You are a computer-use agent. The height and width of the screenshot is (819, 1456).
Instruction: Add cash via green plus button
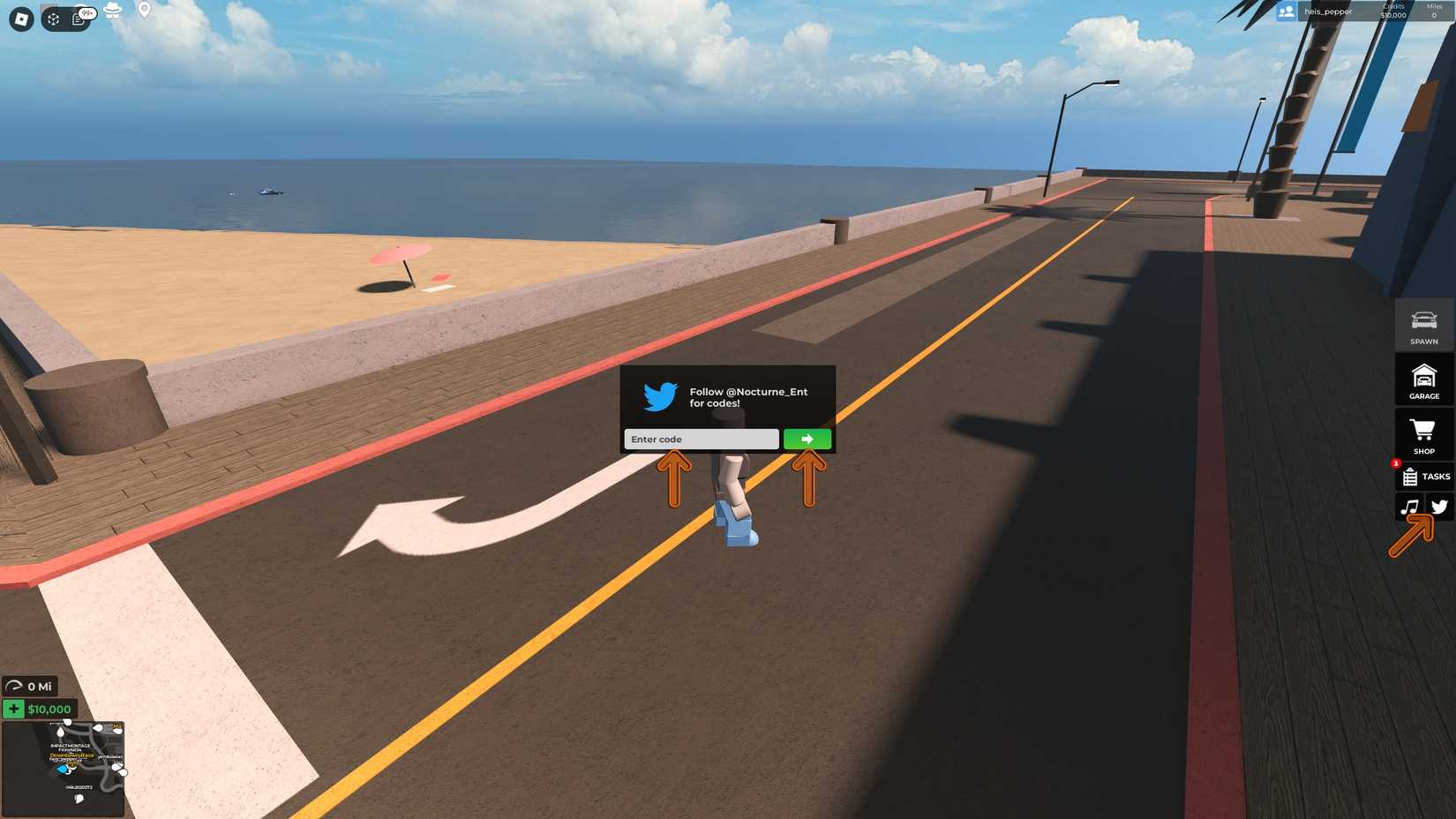pos(12,709)
